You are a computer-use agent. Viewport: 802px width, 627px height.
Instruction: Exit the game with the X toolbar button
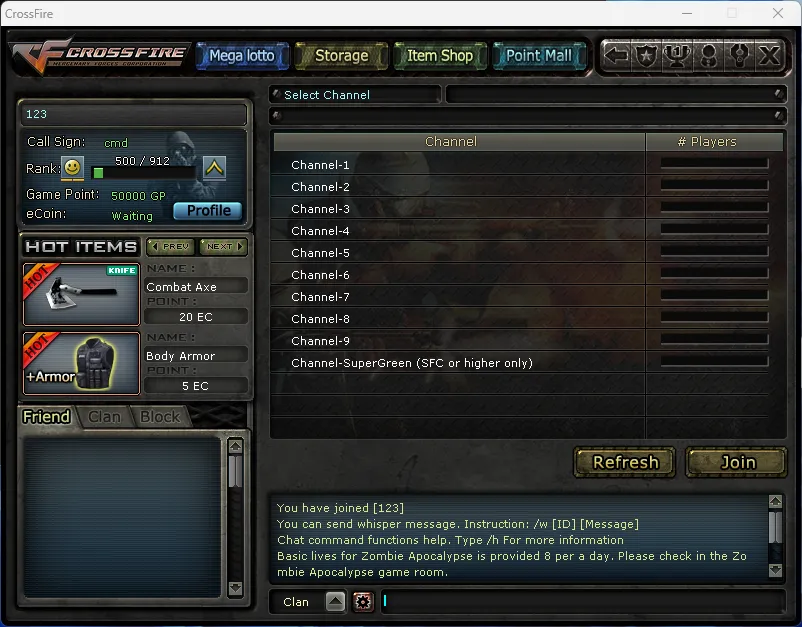[769, 56]
